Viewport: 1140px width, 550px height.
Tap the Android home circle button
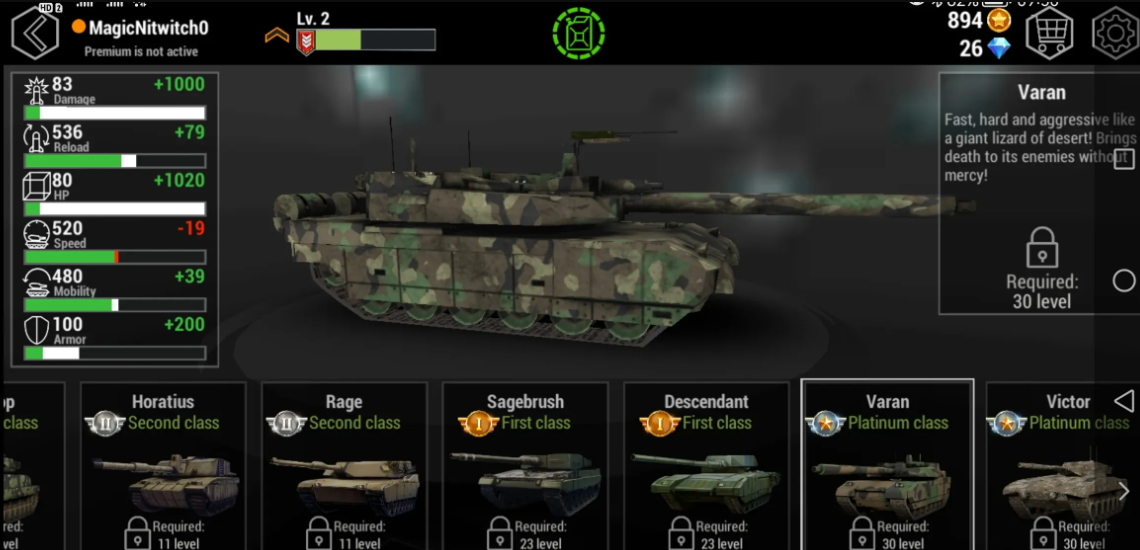(1124, 281)
